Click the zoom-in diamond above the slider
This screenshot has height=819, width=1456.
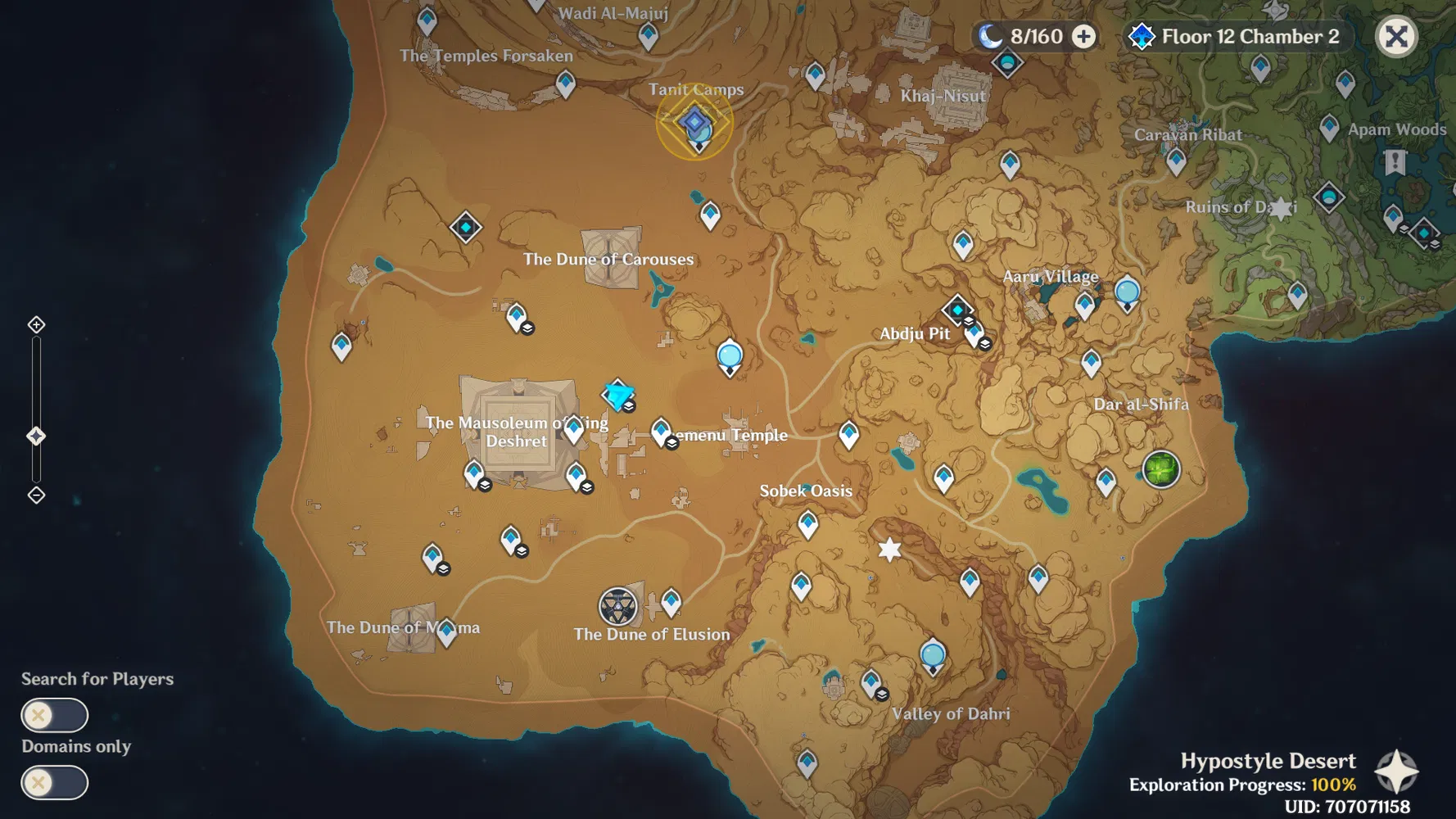coord(35,324)
